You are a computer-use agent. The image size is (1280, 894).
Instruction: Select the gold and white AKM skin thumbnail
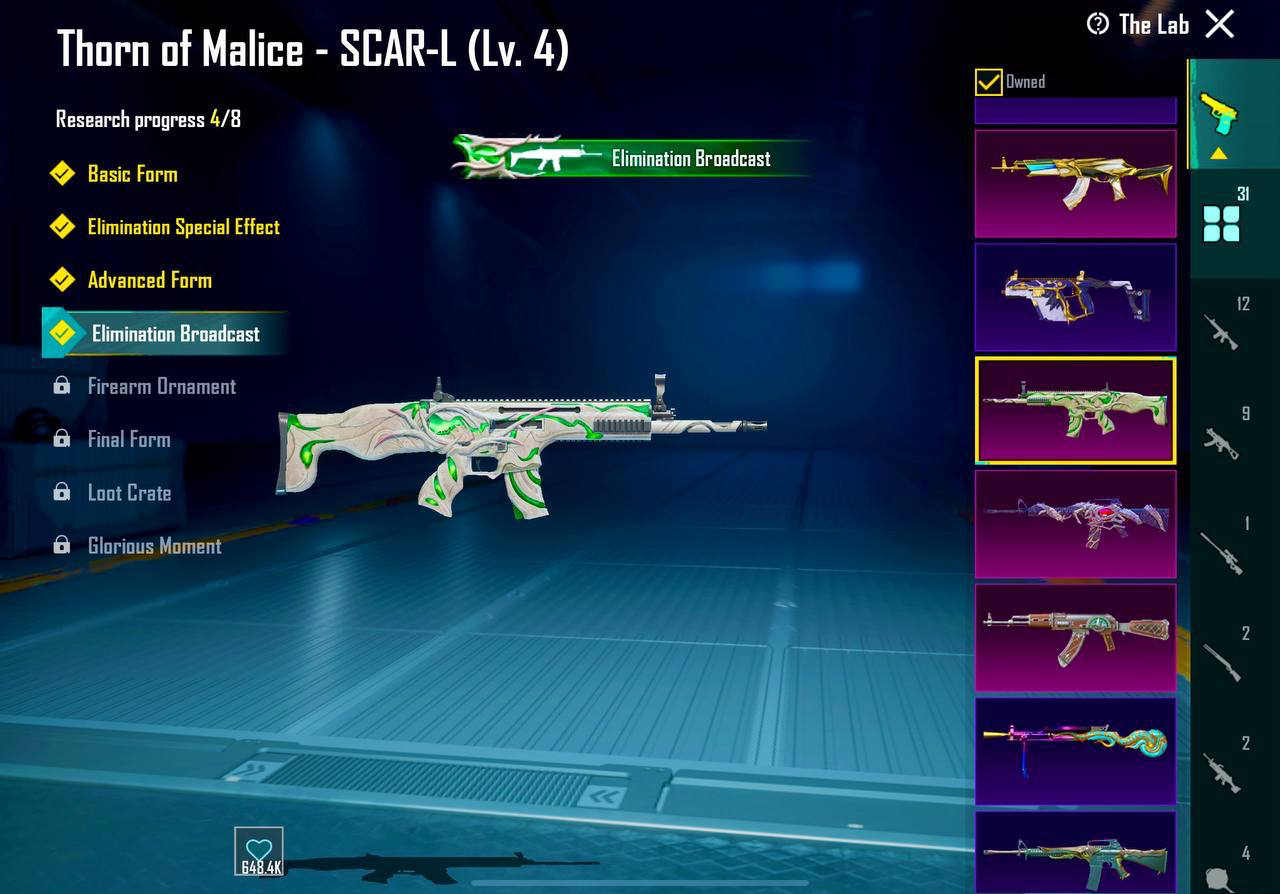tap(1075, 183)
